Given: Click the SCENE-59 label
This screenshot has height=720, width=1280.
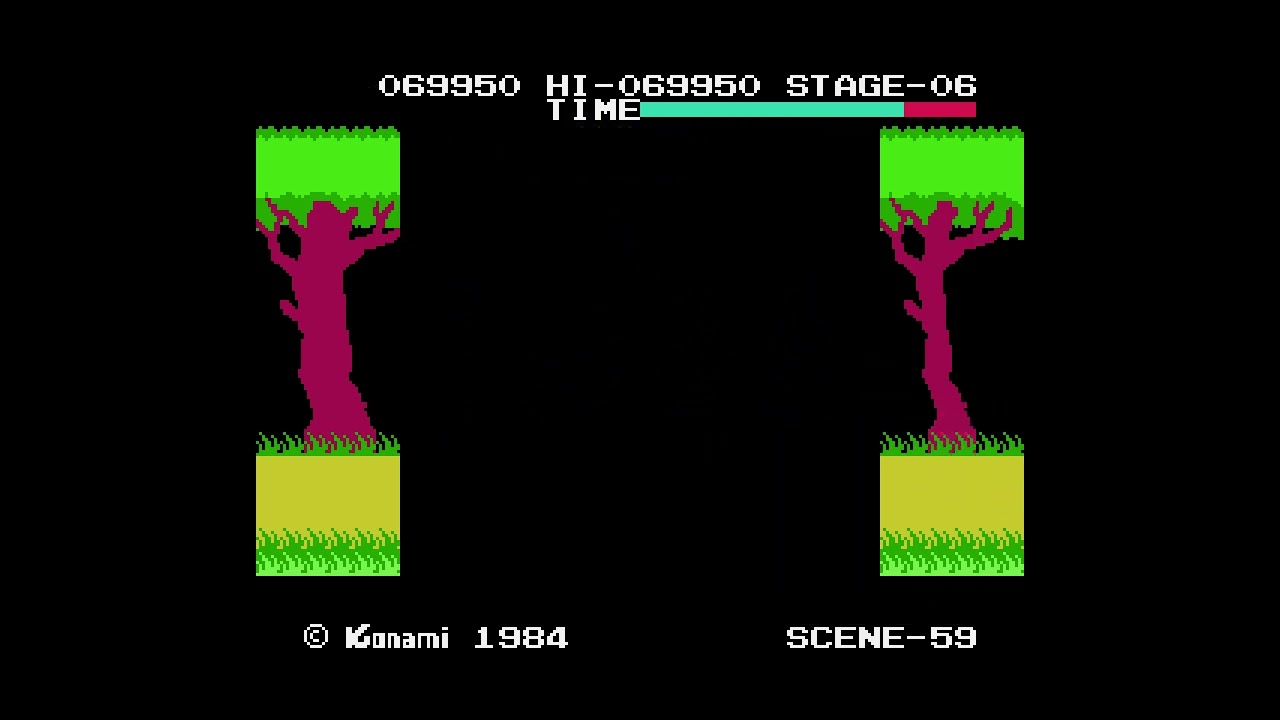Looking at the screenshot, I should pos(882,638).
